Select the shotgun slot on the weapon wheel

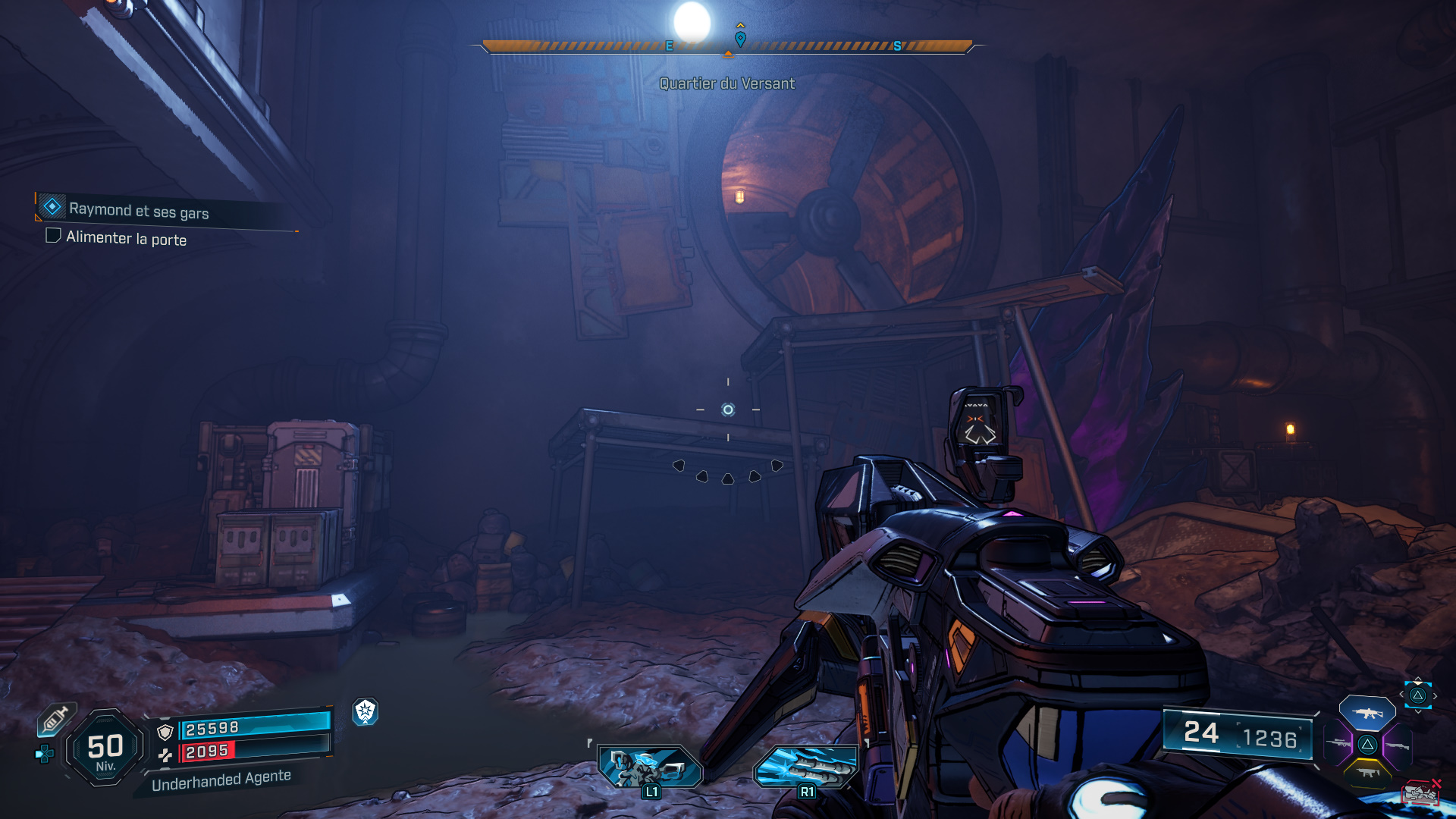(x=1398, y=745)
